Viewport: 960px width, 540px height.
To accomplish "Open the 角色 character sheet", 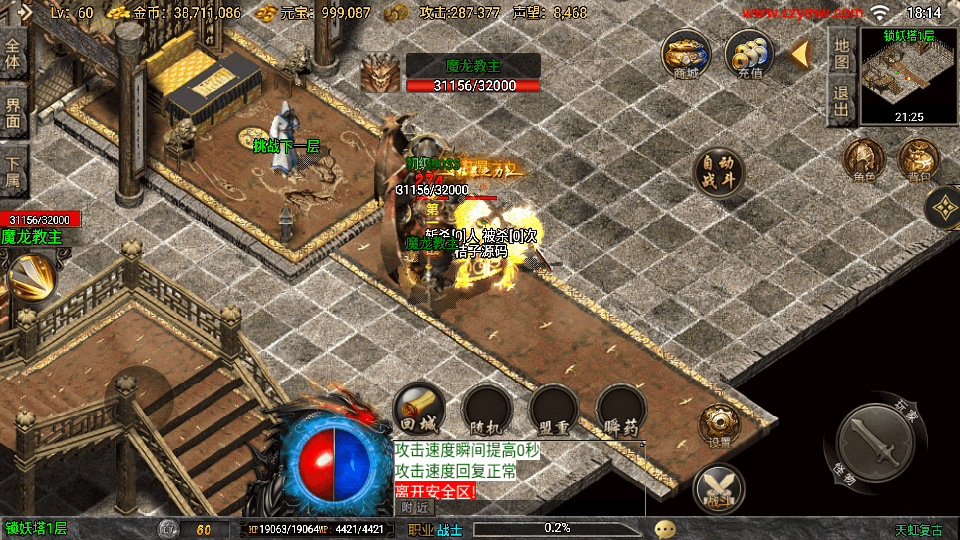I will [864, 161].
